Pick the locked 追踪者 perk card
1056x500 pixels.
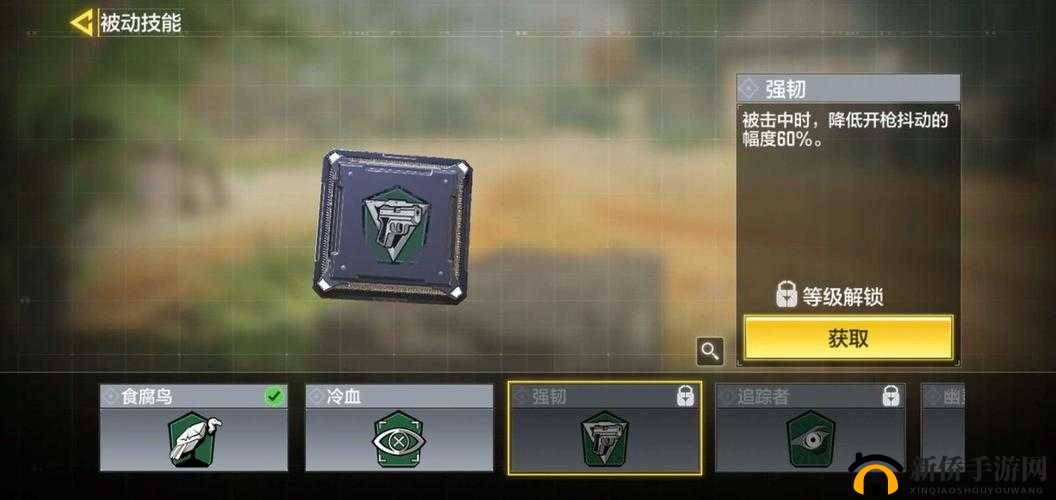(810, 427)
